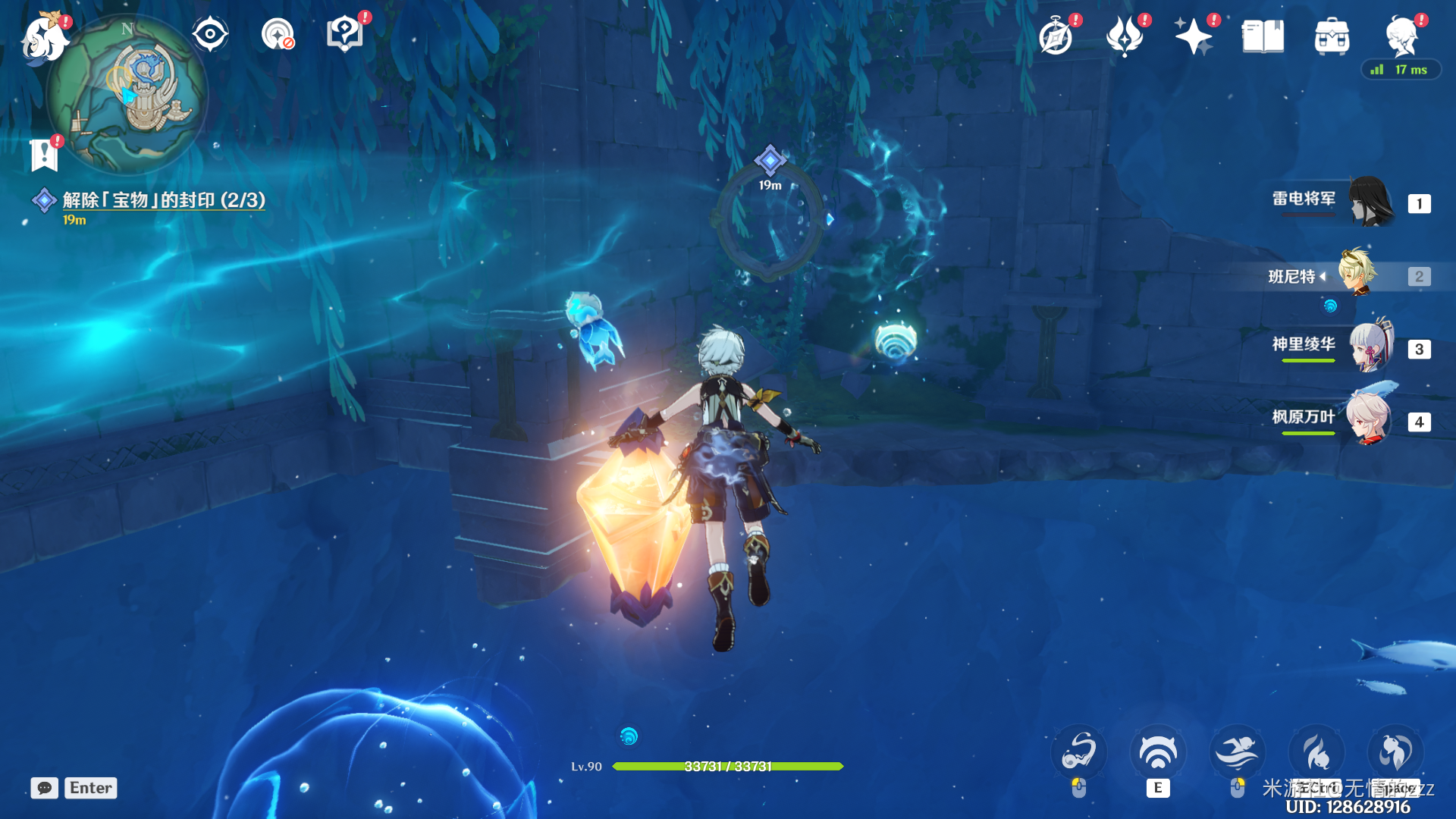This screenshot has height=819, width=1456.
Task: Open the chat speech bubble
Action: click(45, 788)
